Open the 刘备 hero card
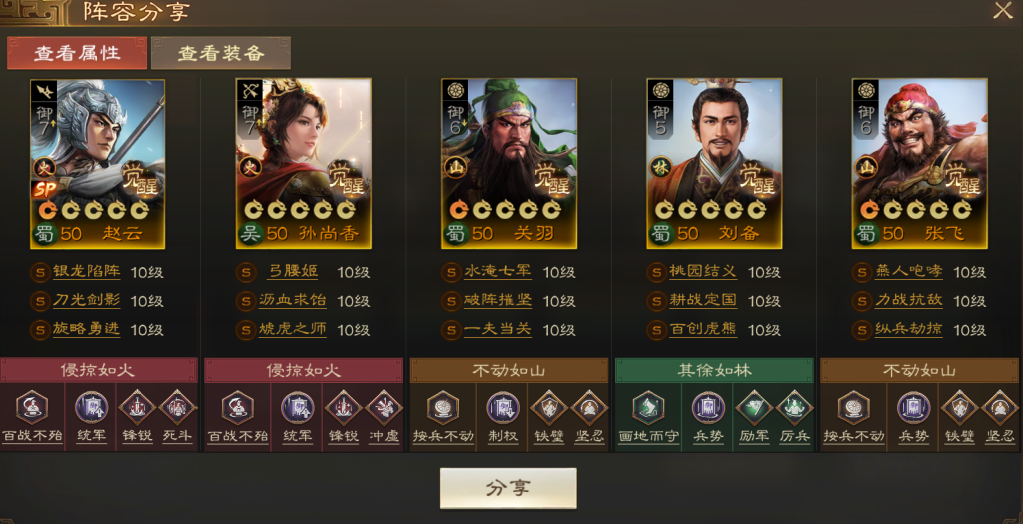This screenshot has width=1023, height=524. (714, 163)
